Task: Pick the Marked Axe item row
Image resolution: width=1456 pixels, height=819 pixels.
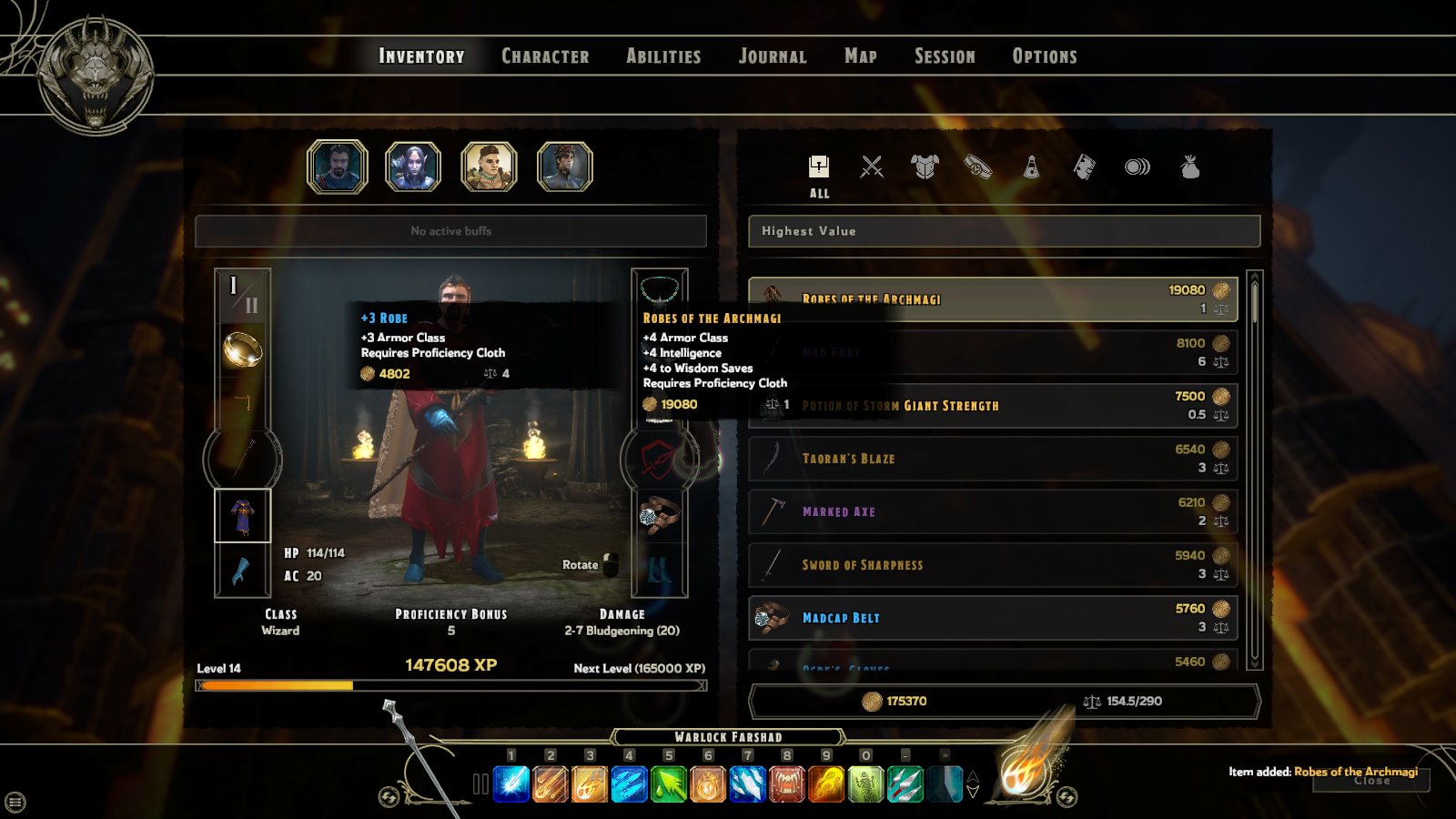Action: [x=993, y=511]
